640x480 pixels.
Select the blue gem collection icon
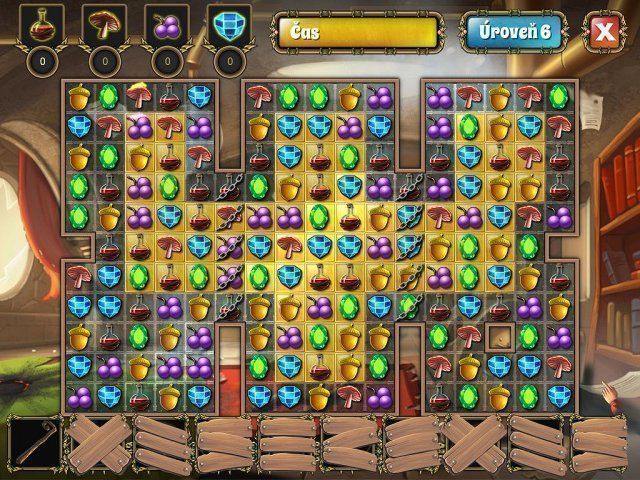click(229, 26)
